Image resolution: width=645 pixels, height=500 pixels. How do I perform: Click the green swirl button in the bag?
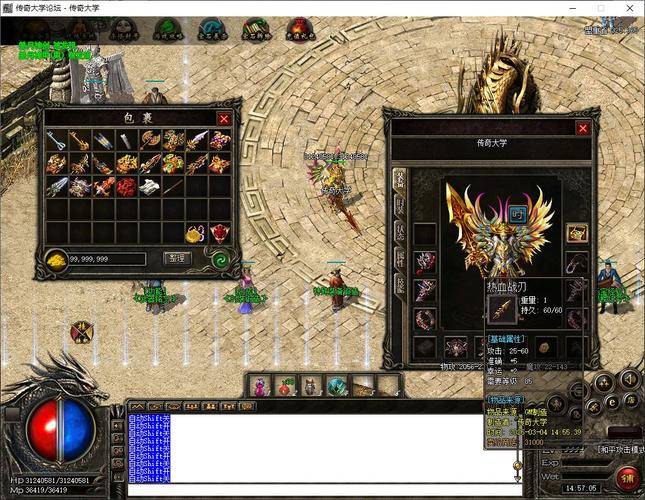coord(218,258)
